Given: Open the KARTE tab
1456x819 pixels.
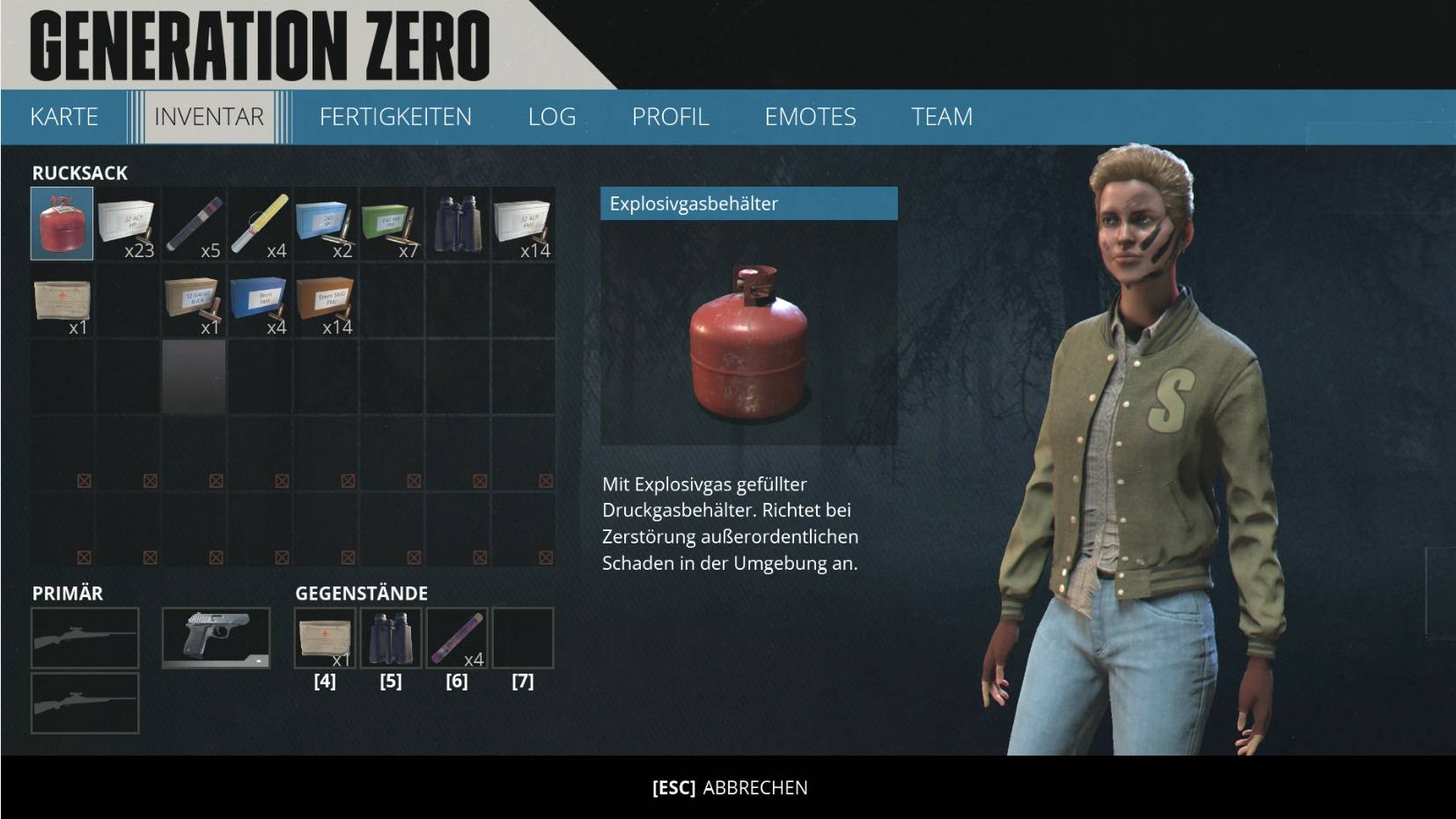Looking at the screenshot, I should tap(63, 116).
